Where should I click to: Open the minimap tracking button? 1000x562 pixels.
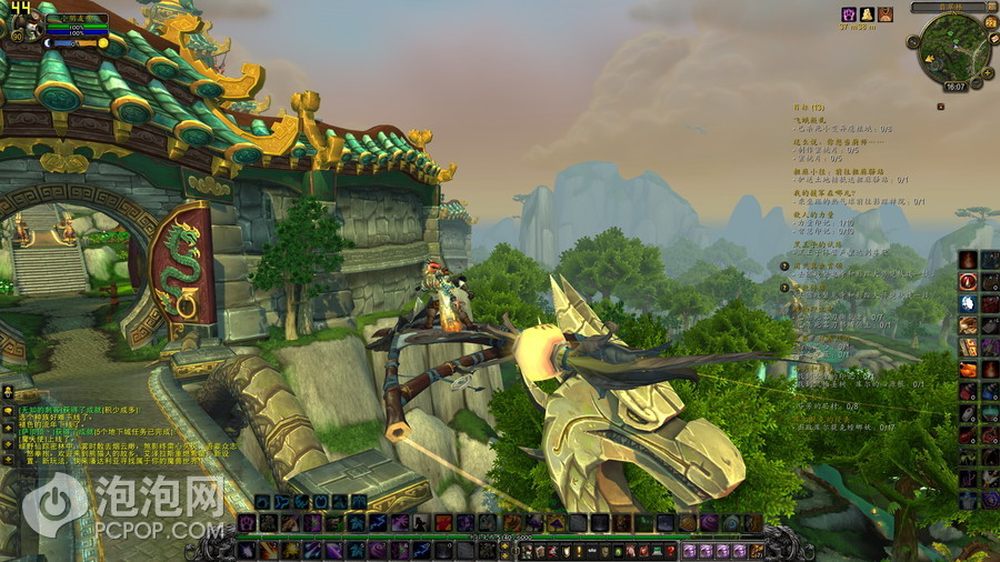point(915,42)
